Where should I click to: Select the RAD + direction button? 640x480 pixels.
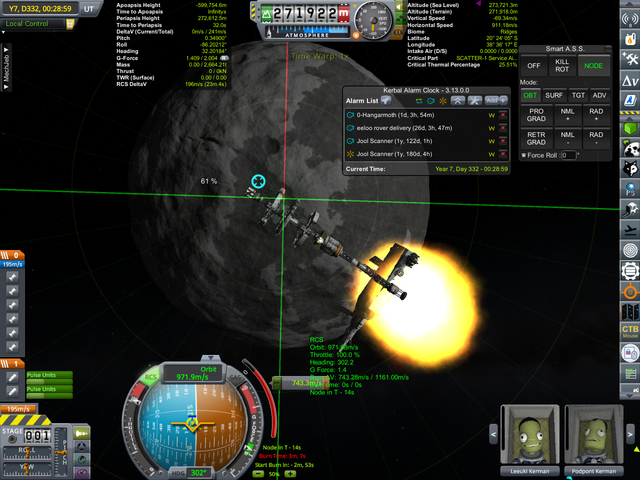click(x=596, y=116)
